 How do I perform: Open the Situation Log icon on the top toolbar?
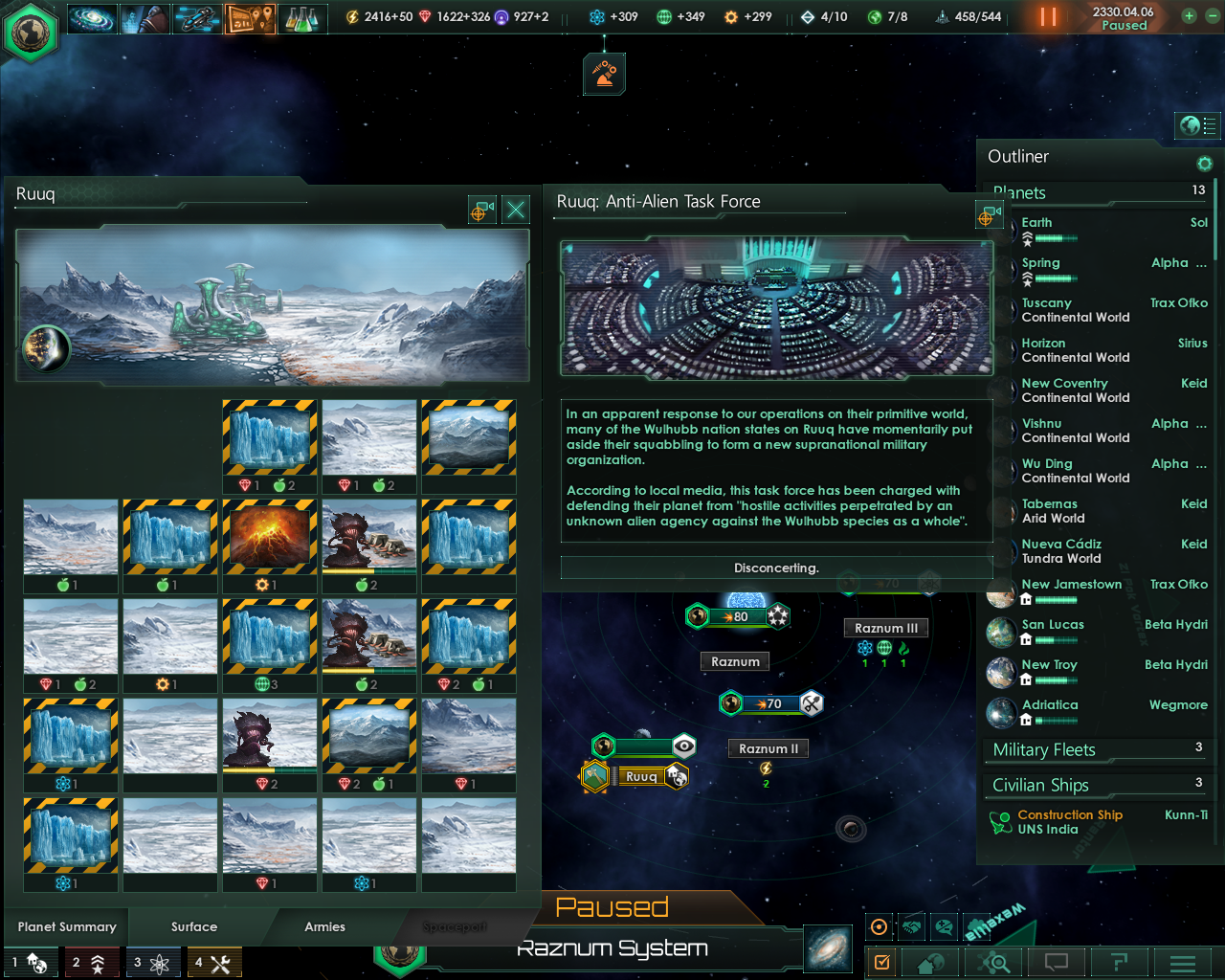point(250,17)
